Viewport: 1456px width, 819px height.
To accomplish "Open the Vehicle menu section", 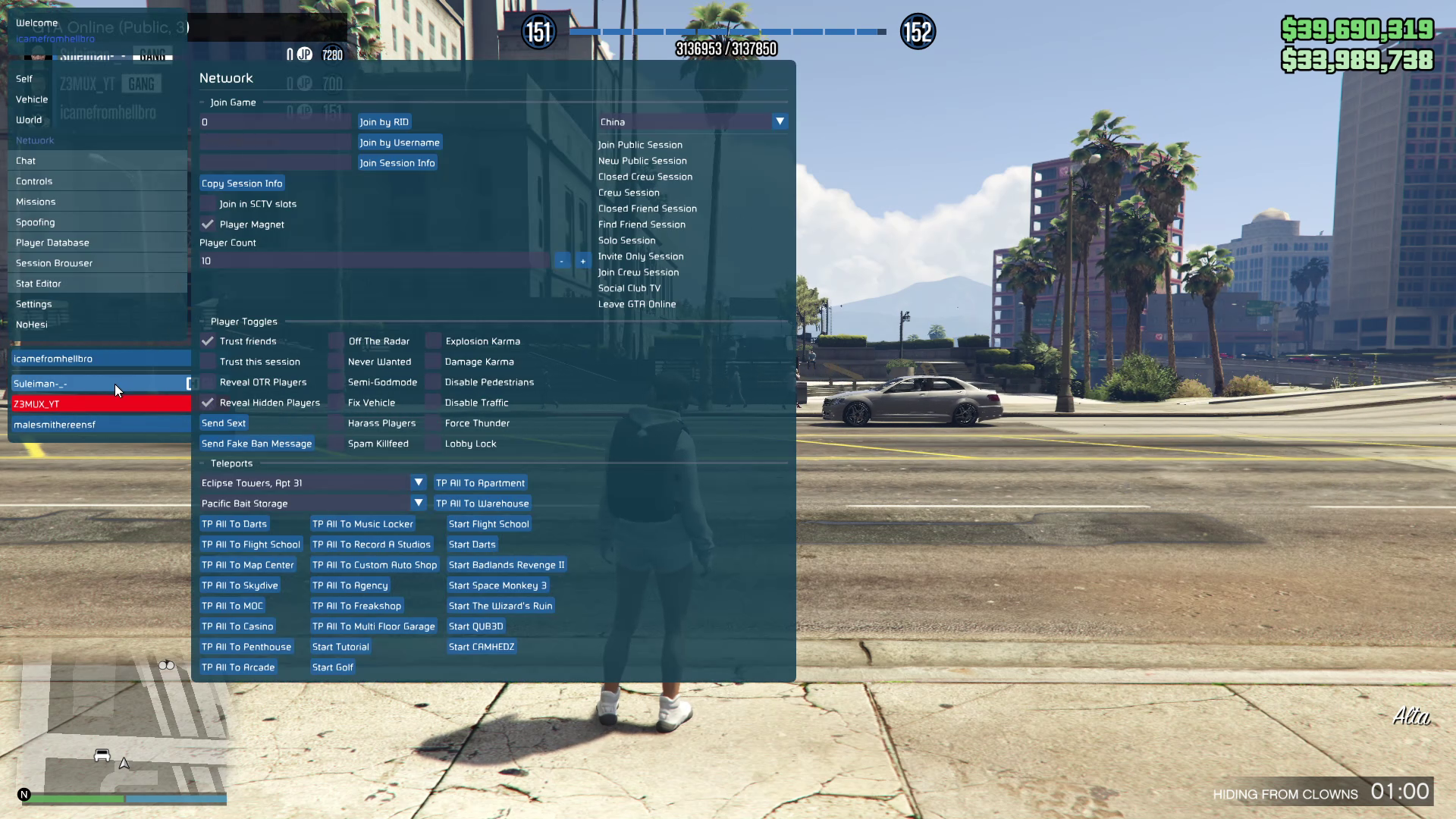I will [x=32, y=99].
